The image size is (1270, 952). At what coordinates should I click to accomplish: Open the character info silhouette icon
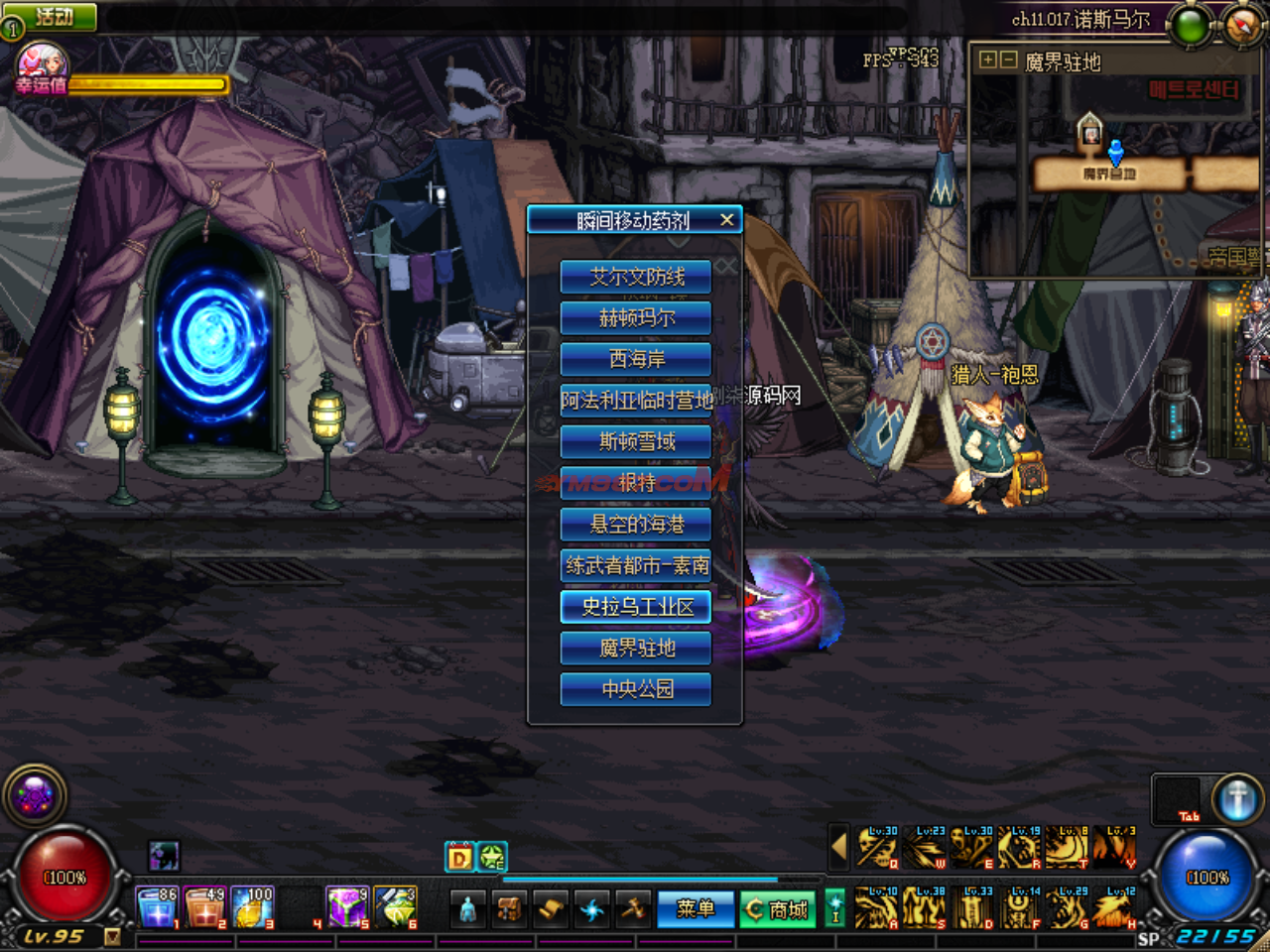click(x=468, y=908)
